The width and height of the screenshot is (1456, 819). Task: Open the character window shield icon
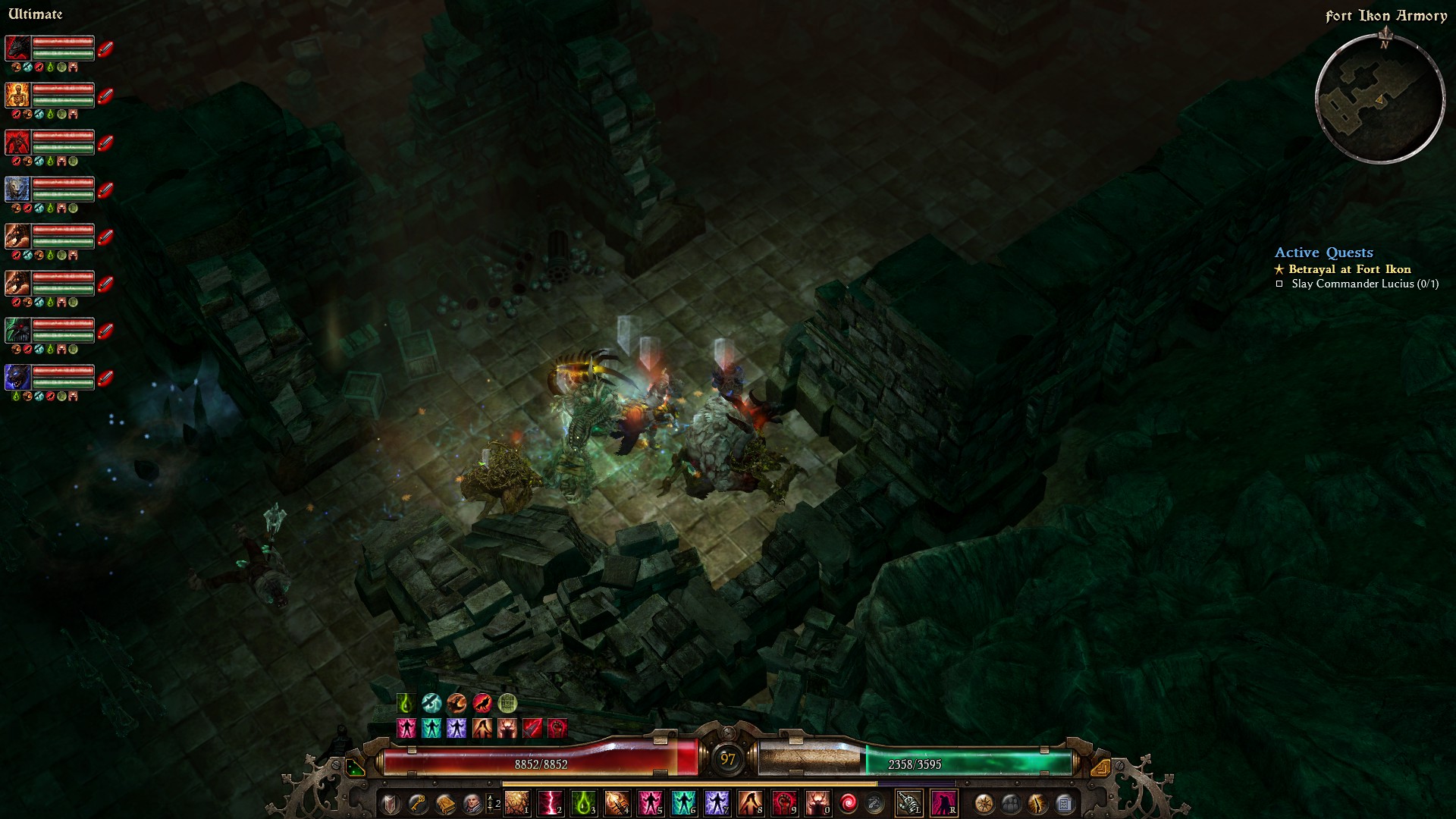point(391,803)
